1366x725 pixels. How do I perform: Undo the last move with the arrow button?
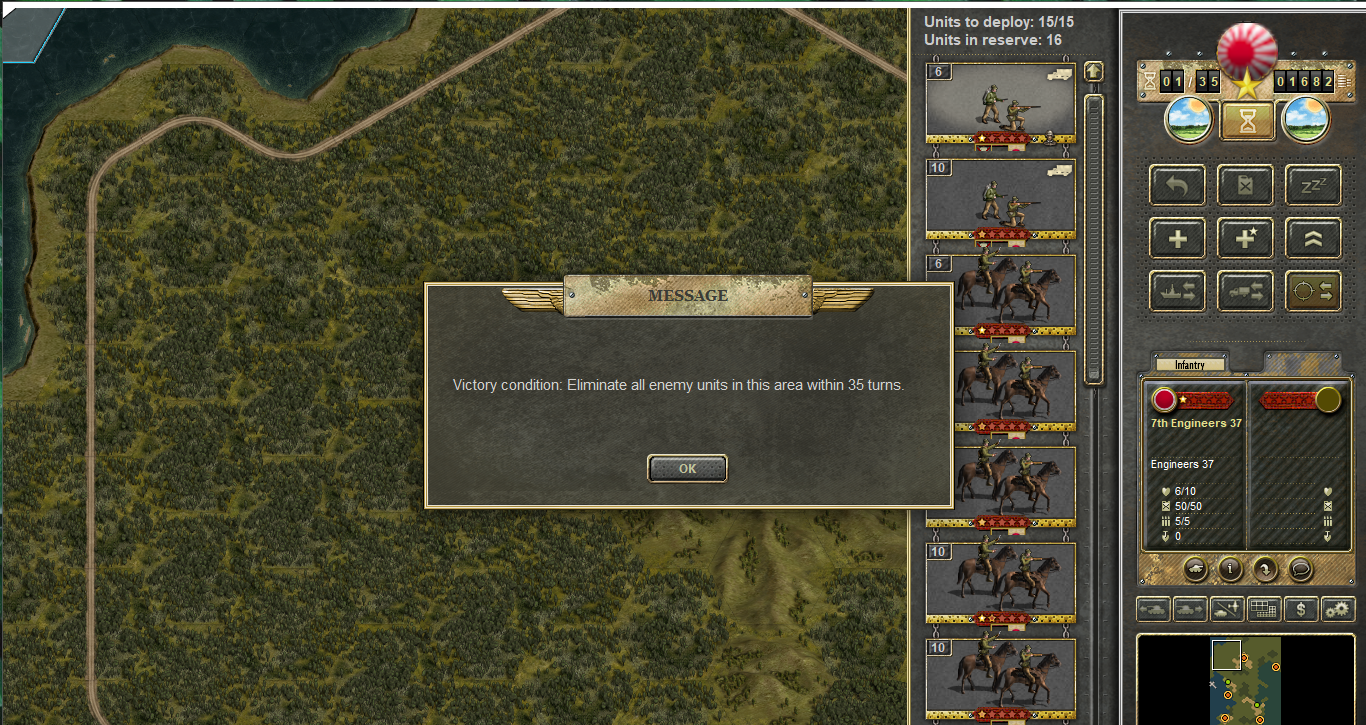pyautogui.click(x=1177, y=185)
